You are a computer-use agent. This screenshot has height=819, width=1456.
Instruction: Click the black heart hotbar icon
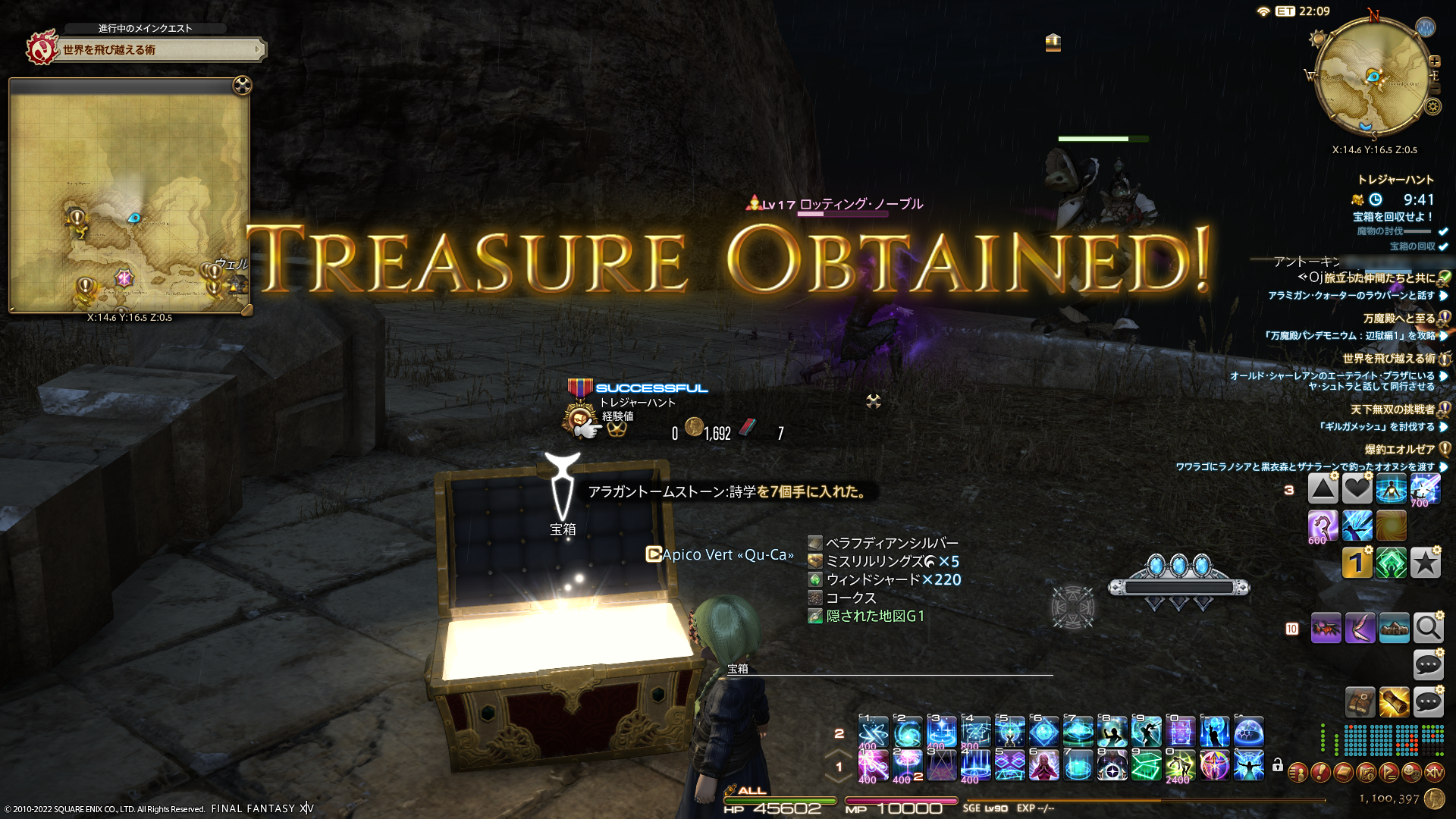(x=1357, y=489)
